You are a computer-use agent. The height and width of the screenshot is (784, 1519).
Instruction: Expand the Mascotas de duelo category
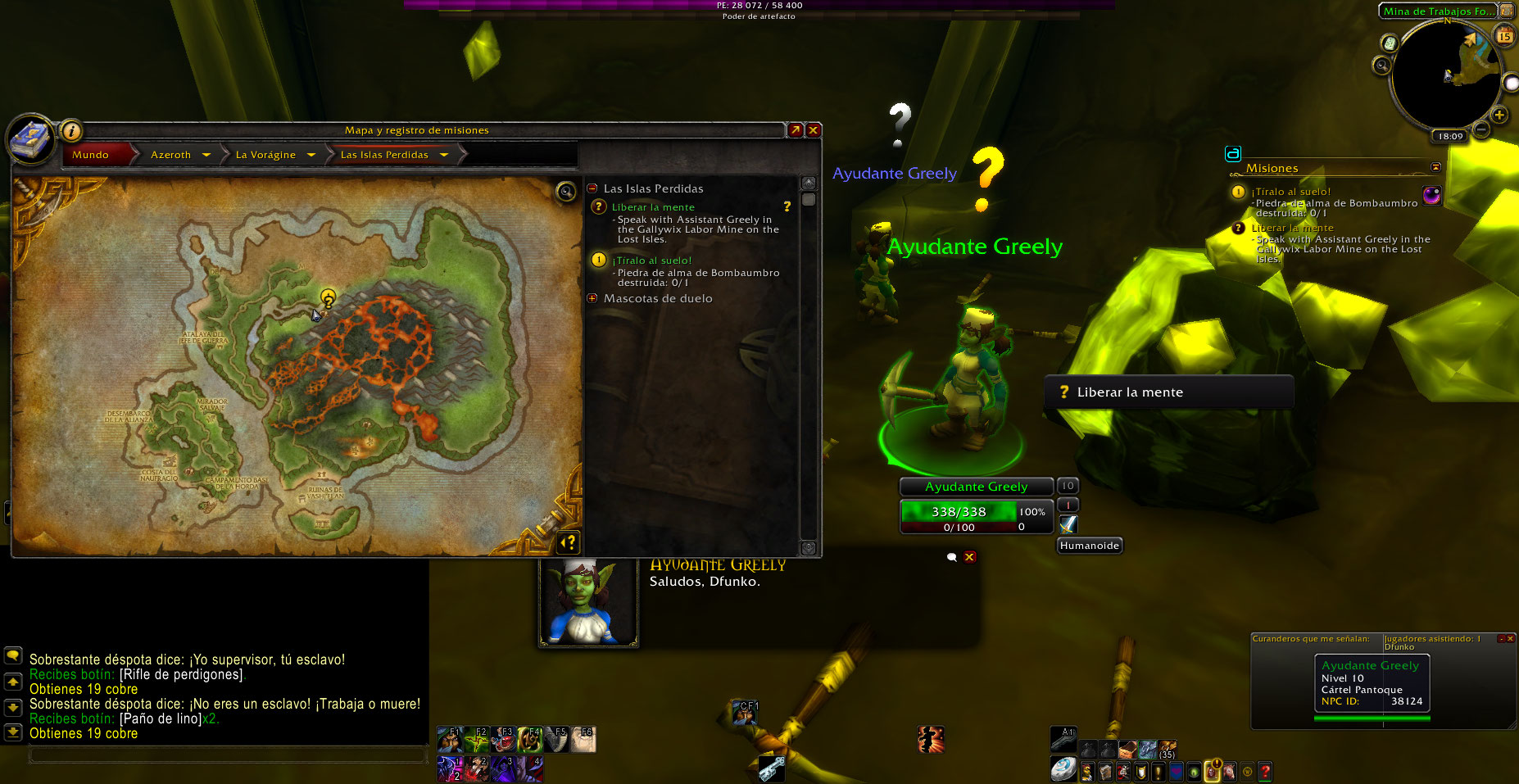[592, 298]
